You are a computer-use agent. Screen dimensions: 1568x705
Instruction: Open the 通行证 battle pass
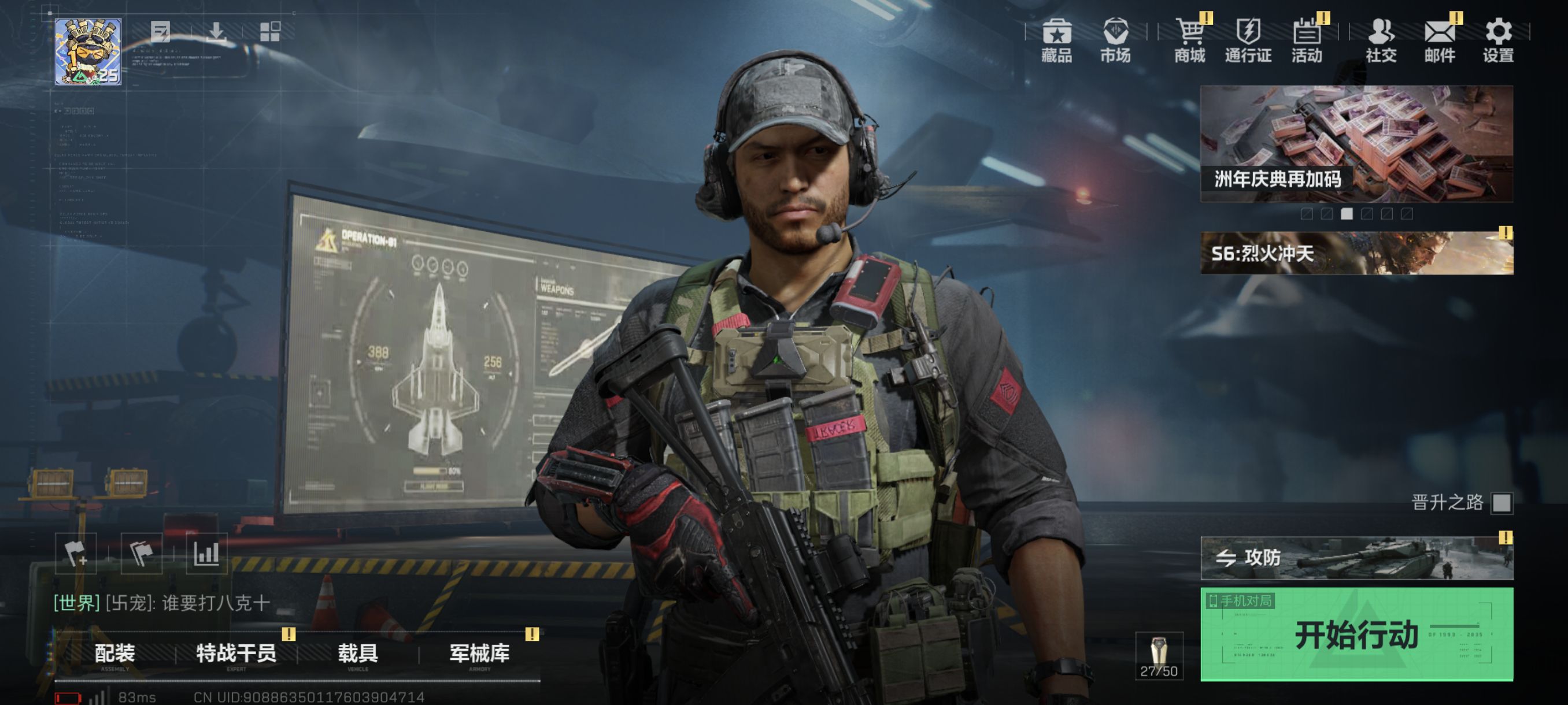click(x=1248, y=40)
